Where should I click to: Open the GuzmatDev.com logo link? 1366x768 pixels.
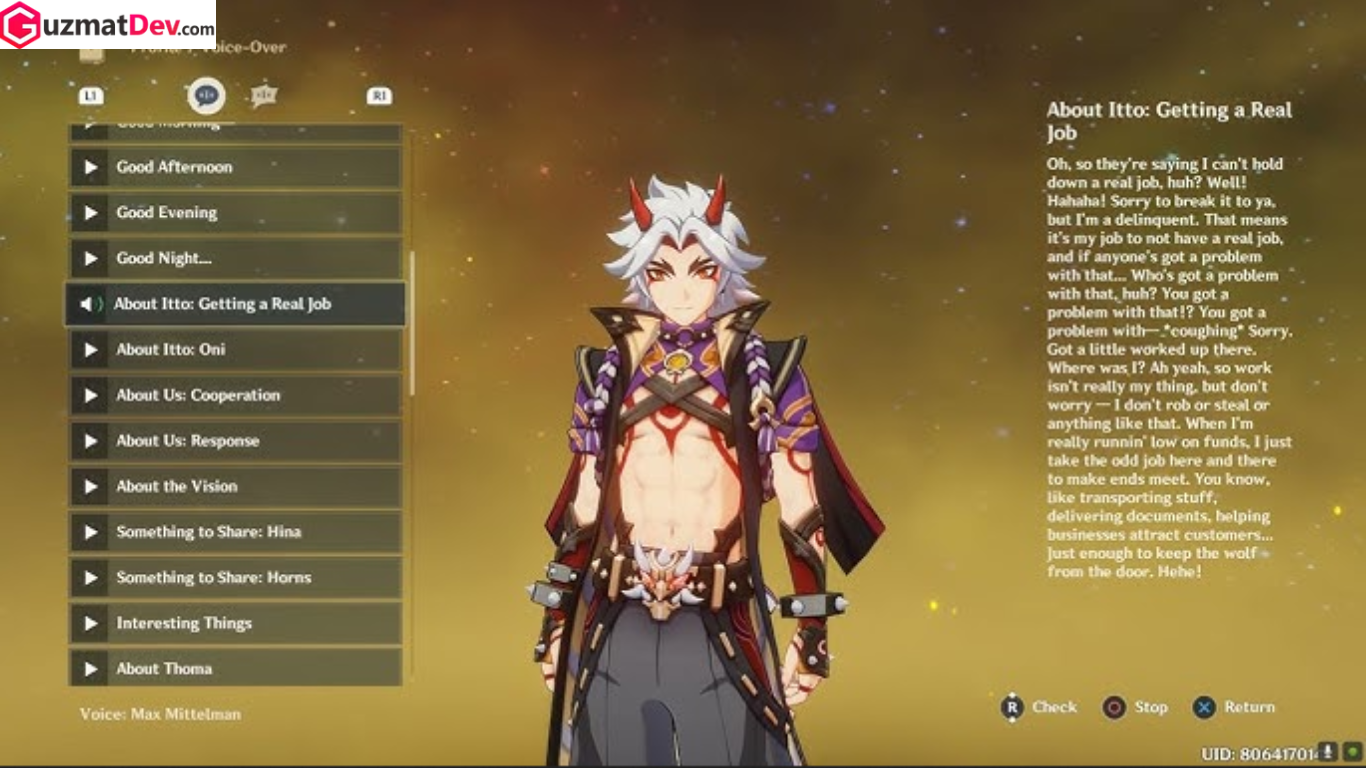click(x=110, y=22)
